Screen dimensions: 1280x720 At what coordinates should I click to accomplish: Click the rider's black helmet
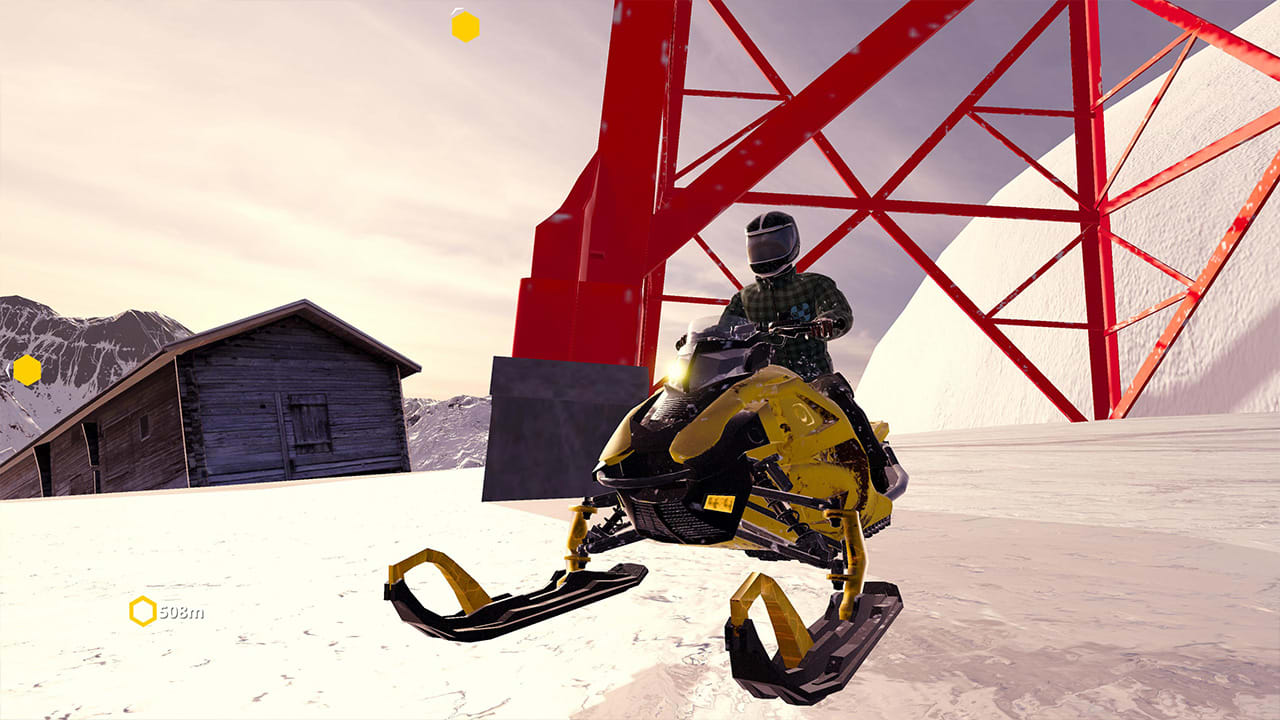click(x=772, y=243)
